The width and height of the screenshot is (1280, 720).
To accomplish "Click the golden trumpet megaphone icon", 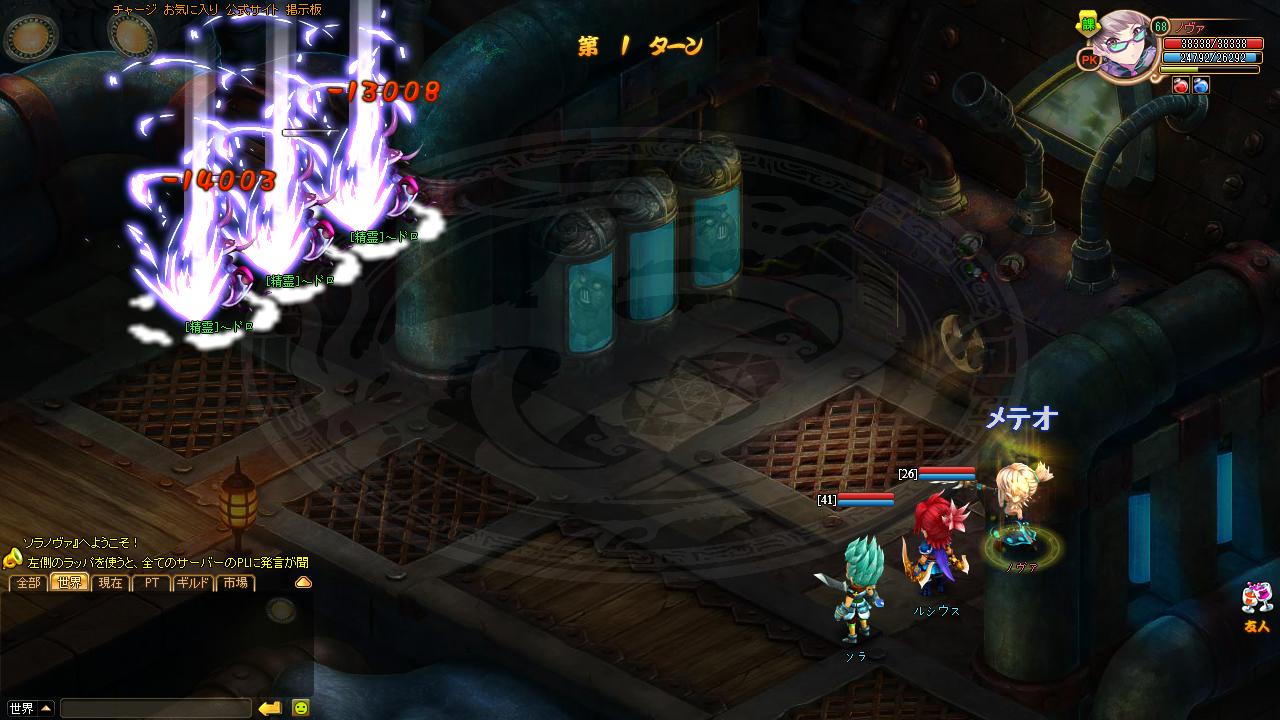I will 12,558.
